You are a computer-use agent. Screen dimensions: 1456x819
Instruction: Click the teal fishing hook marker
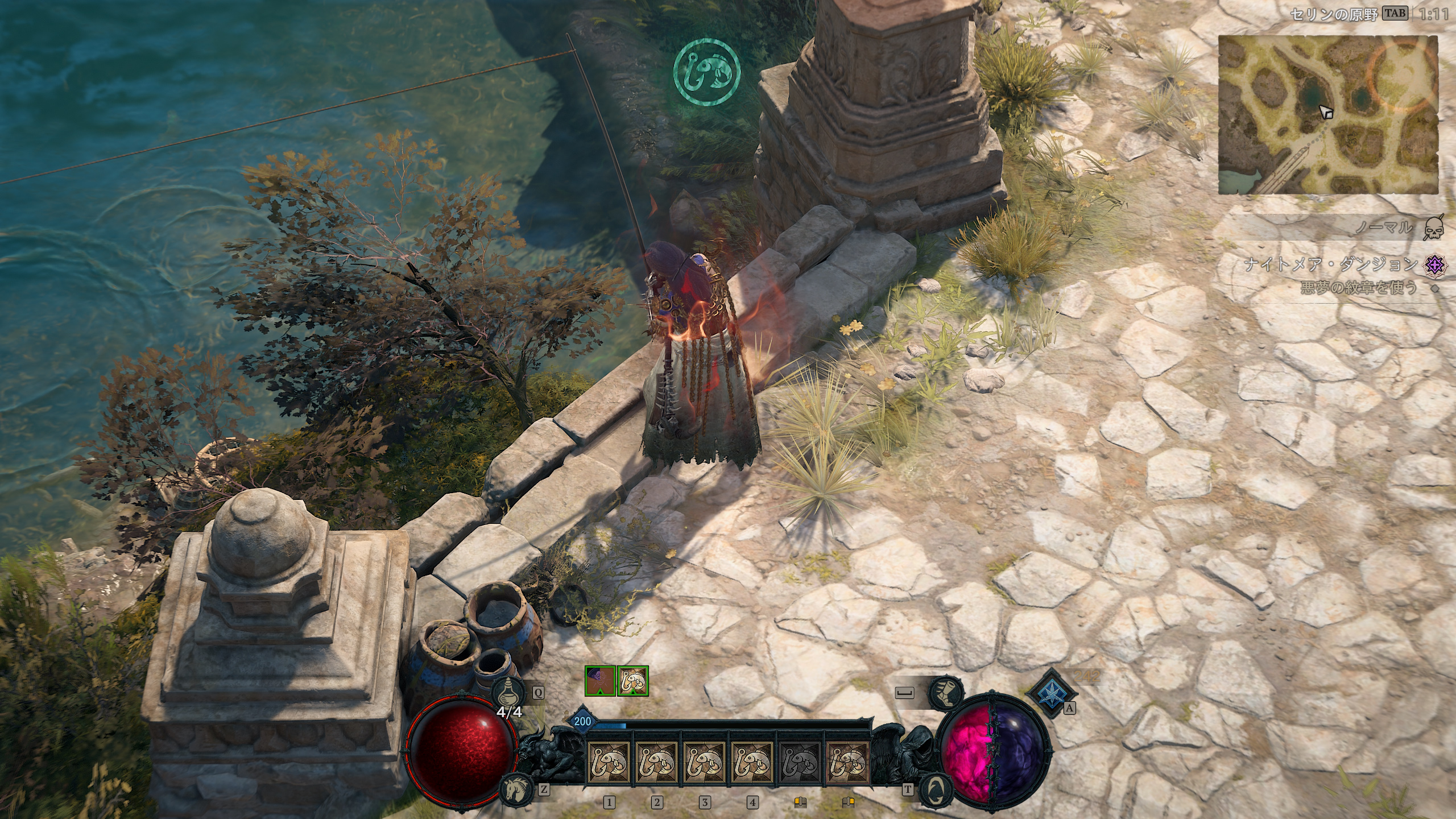(706, 72)
